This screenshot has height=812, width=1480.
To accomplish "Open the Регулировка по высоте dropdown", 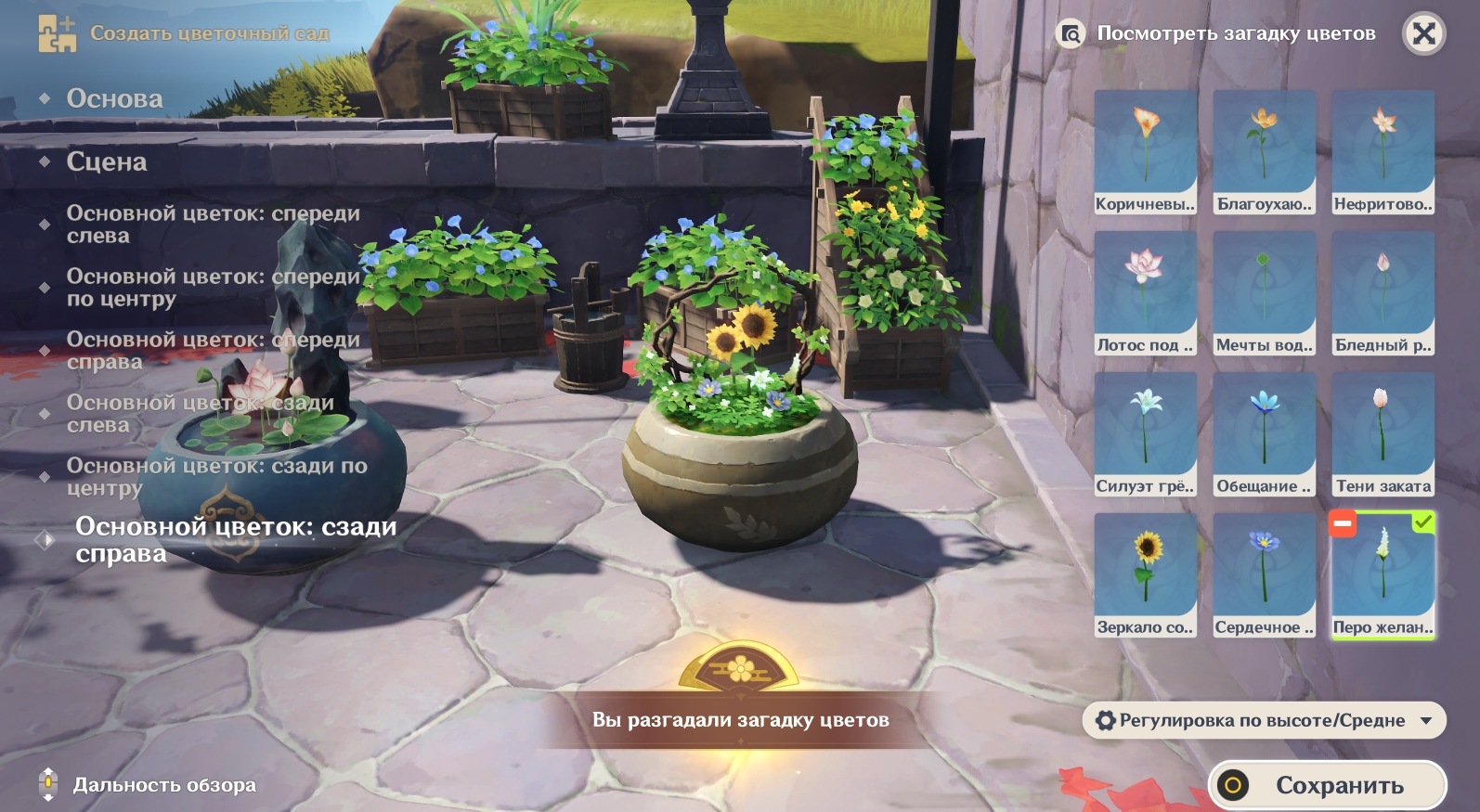I will [x=1264, y=720].
